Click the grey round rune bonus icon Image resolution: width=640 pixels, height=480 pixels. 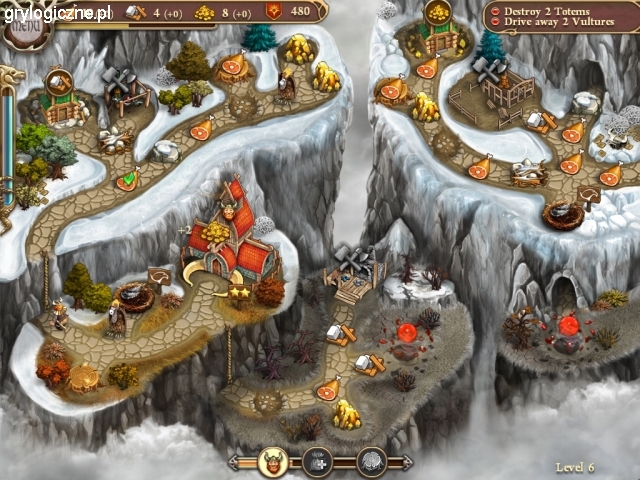point(371,461)
